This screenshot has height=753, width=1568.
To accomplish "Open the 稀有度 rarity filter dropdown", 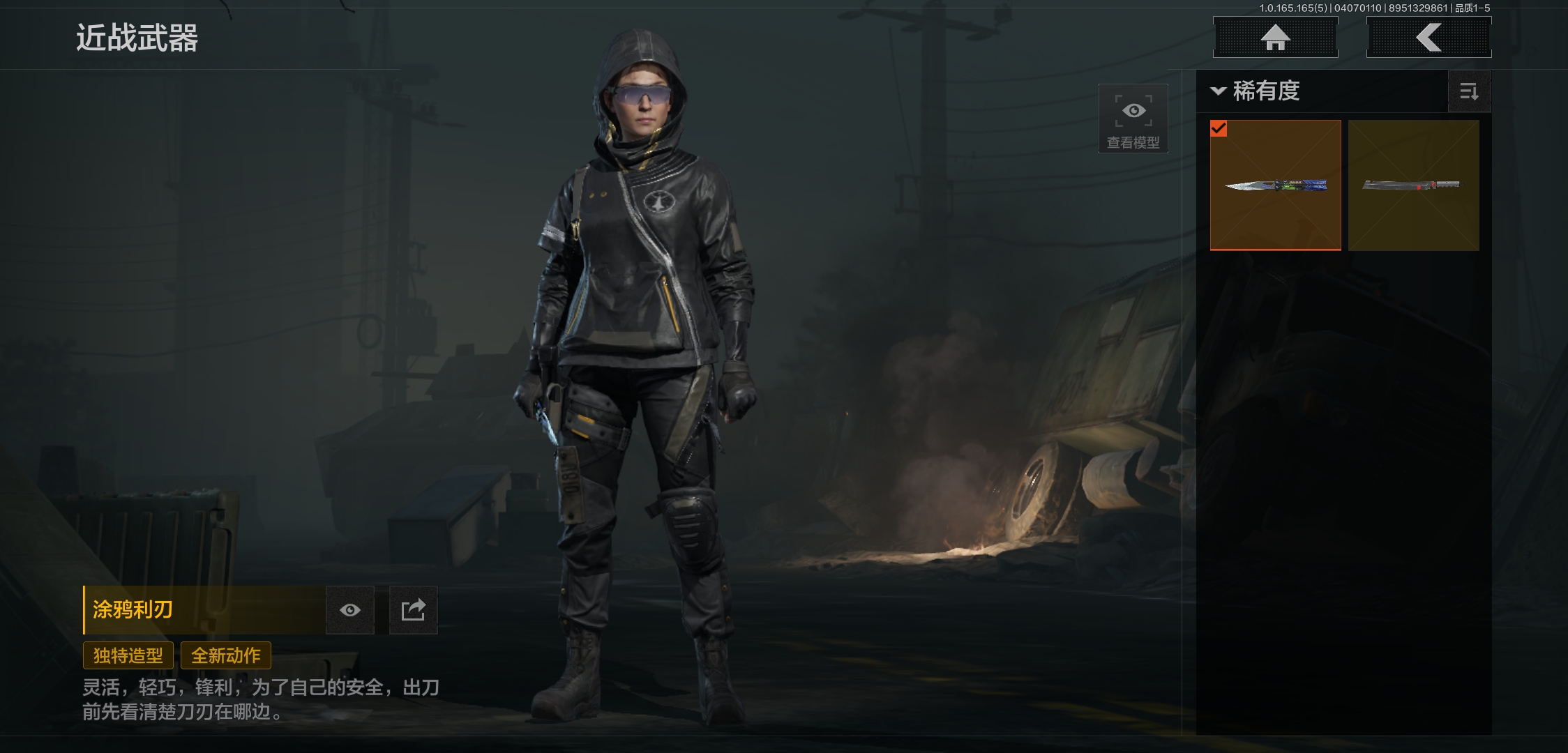I will click(x=1257, y=91).
